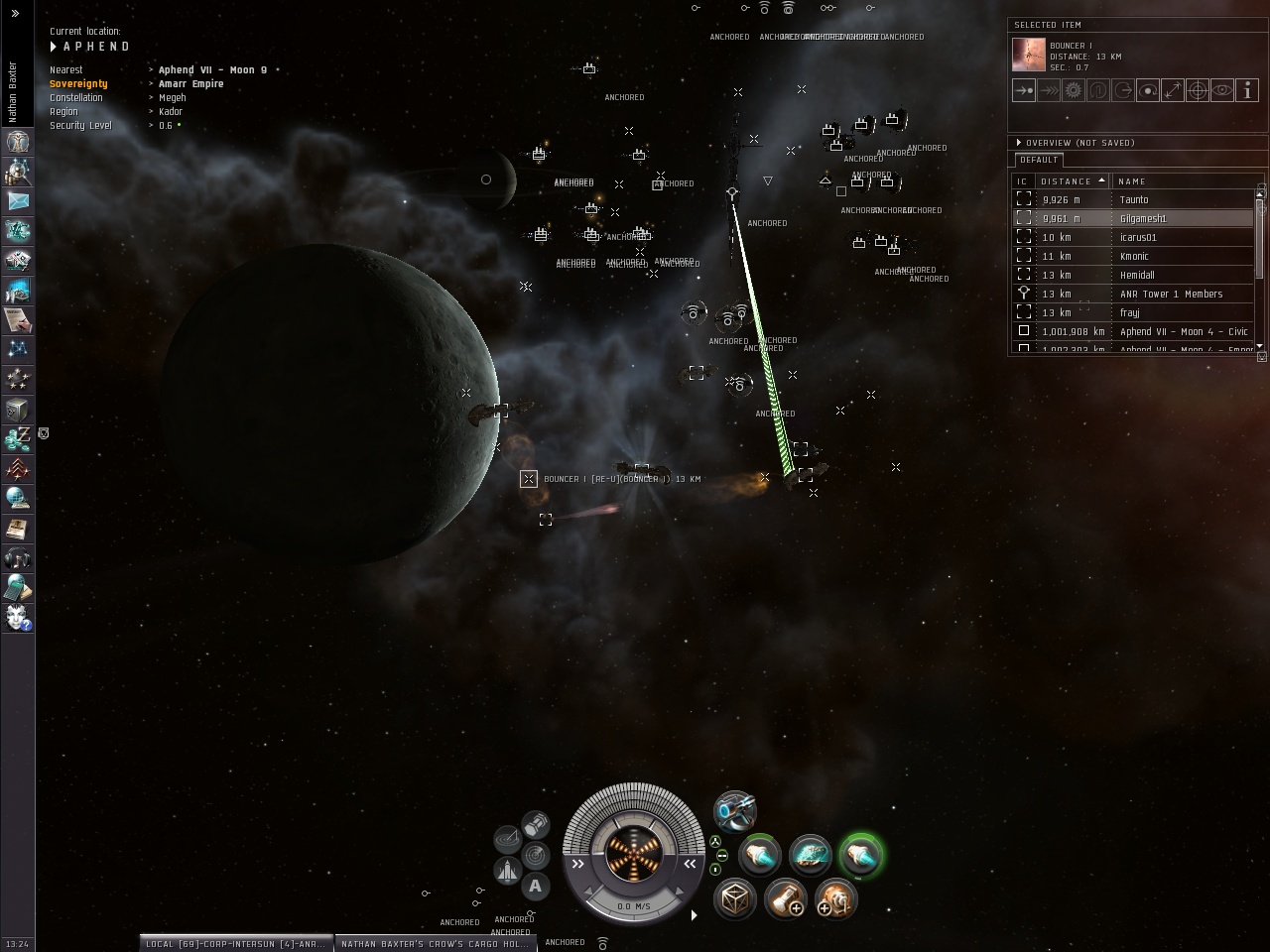Viewport: 1270px width, 952px height.
Task: Orbit the selected Bouncer I
Action: [x=1147, y=90]
